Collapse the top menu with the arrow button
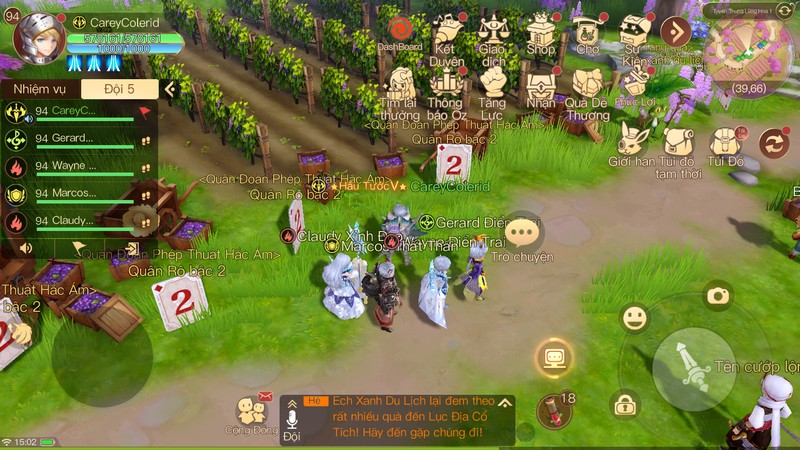Screen dimensions: 800x450 pos(676,31)
